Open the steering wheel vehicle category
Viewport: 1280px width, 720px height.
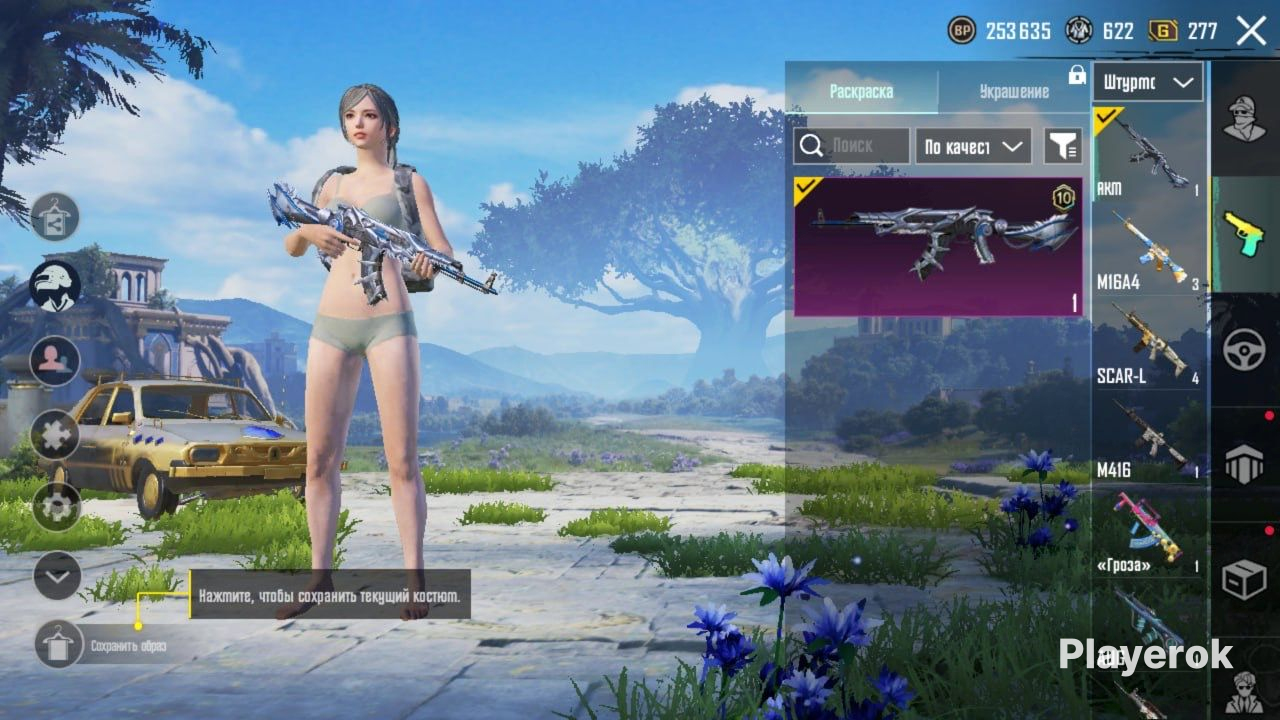pyautogui.click(x=1244, y=350)
